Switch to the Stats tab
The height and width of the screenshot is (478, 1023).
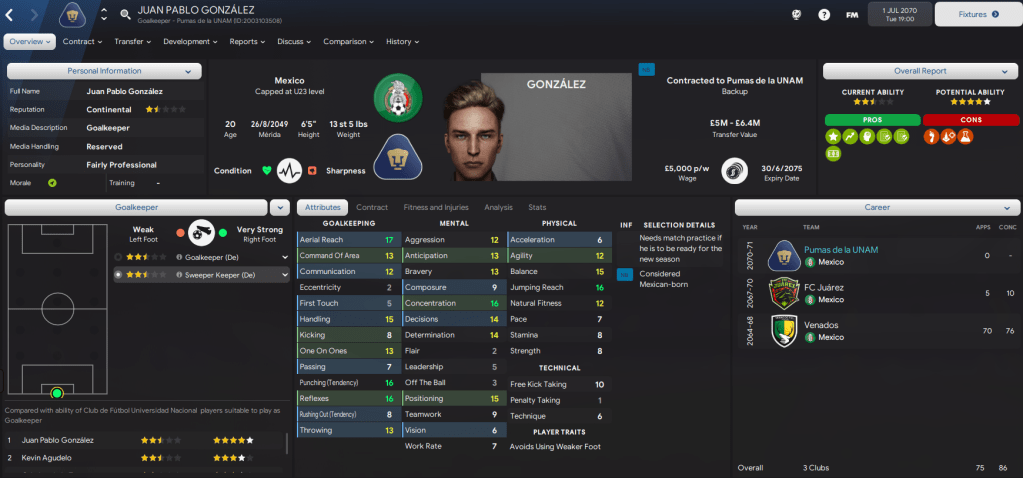tap(537, 207)
